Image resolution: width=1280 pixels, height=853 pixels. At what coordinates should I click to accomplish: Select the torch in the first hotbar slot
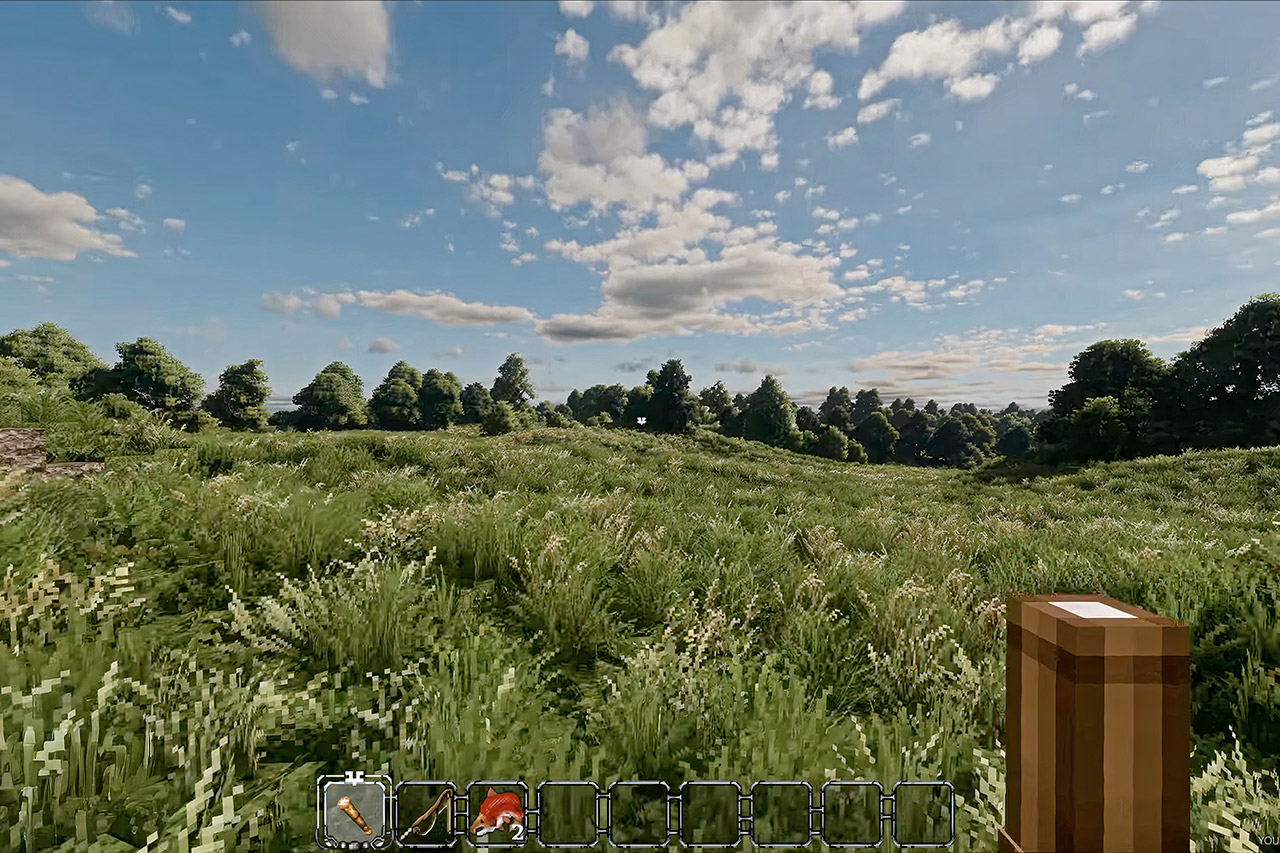click(353, 813)
